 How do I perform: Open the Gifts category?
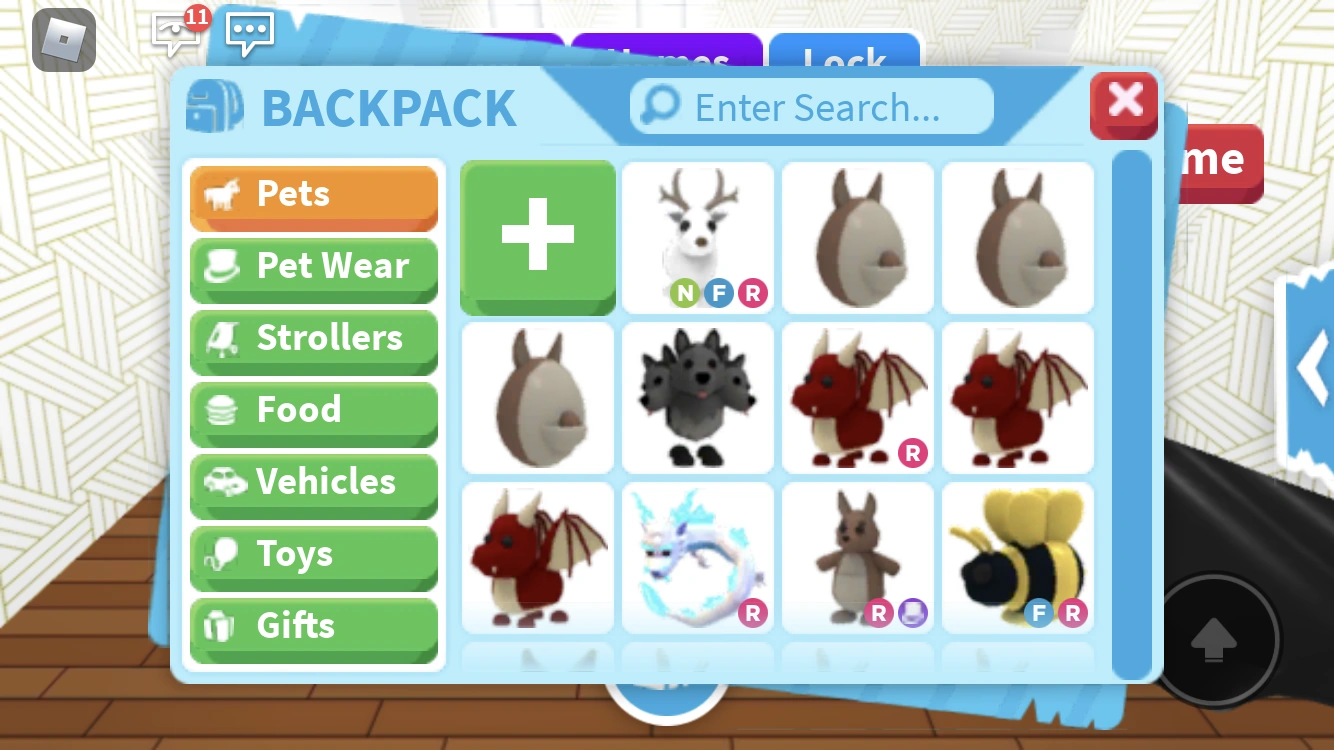pos(313,626)
